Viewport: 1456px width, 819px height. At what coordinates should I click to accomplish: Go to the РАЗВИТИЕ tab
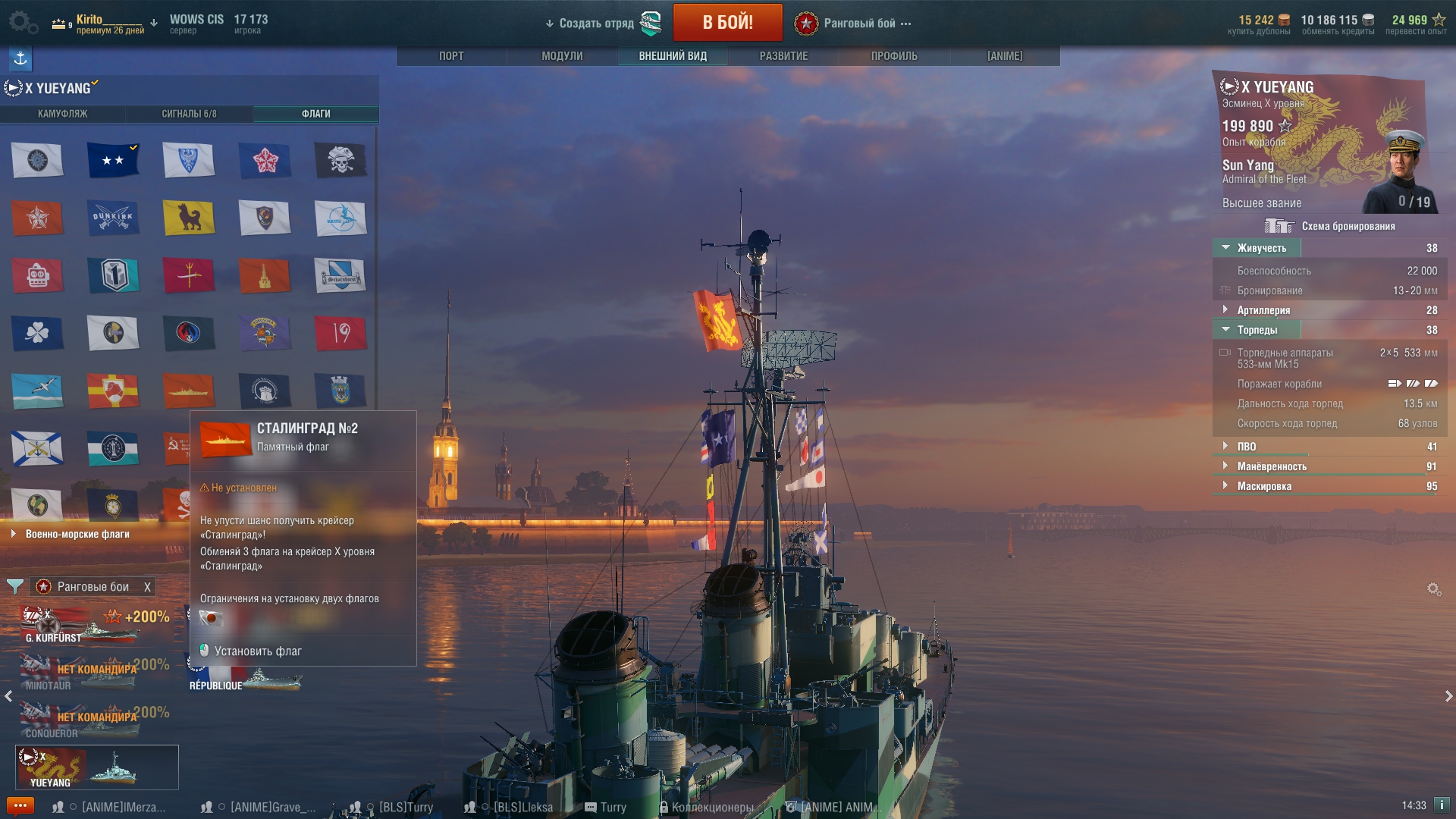point(783,56)
